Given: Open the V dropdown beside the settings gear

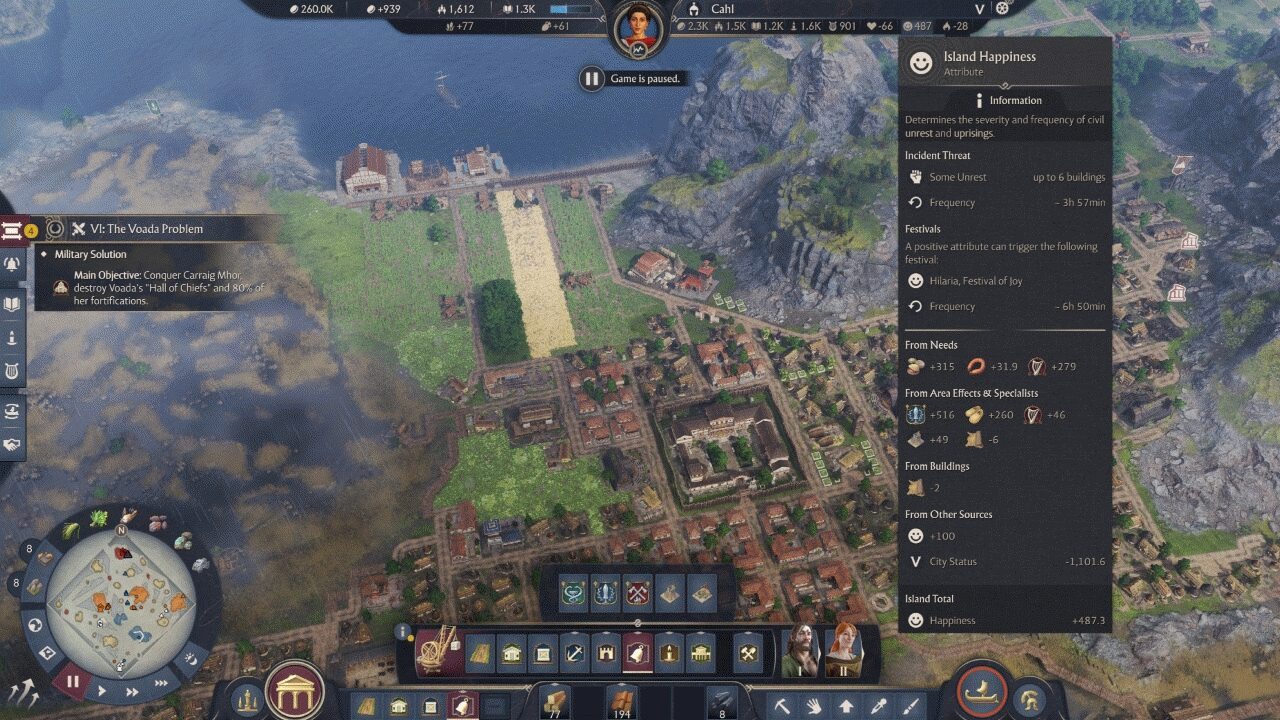Looking at the screenshot, I should pyautogui.click(x=981, y=8).
